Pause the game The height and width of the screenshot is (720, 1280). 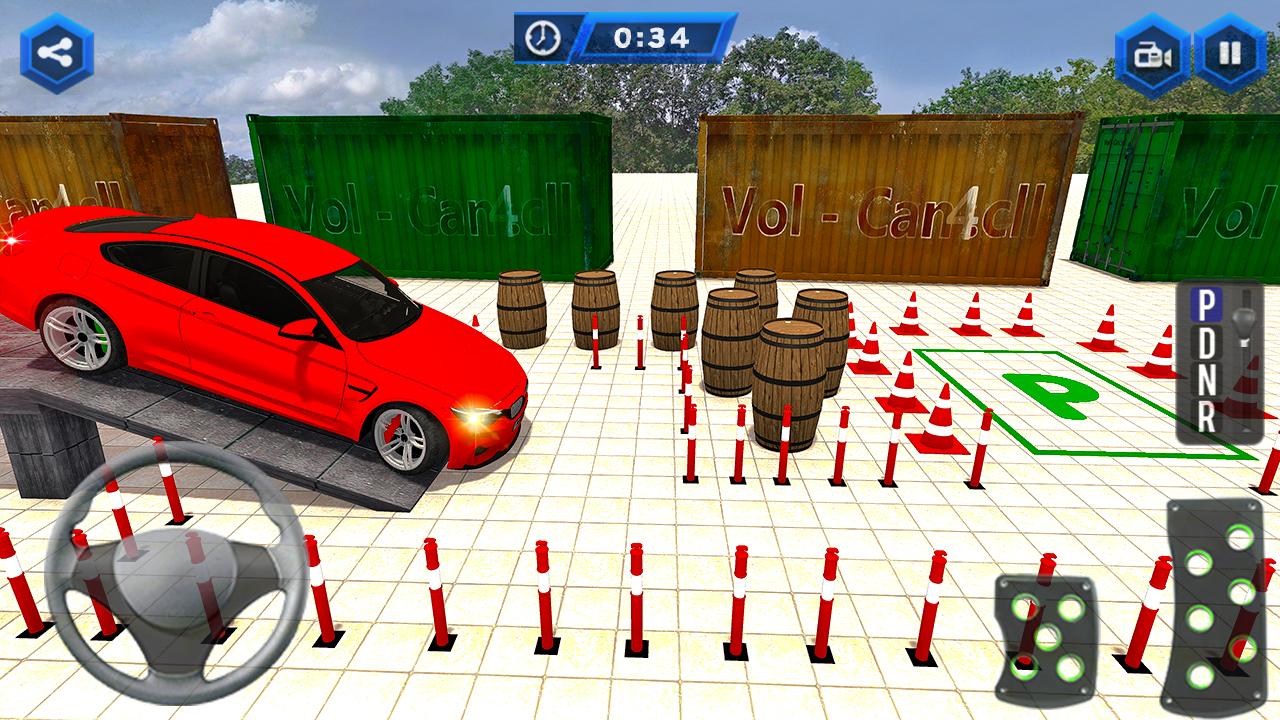click(1230, 53)
